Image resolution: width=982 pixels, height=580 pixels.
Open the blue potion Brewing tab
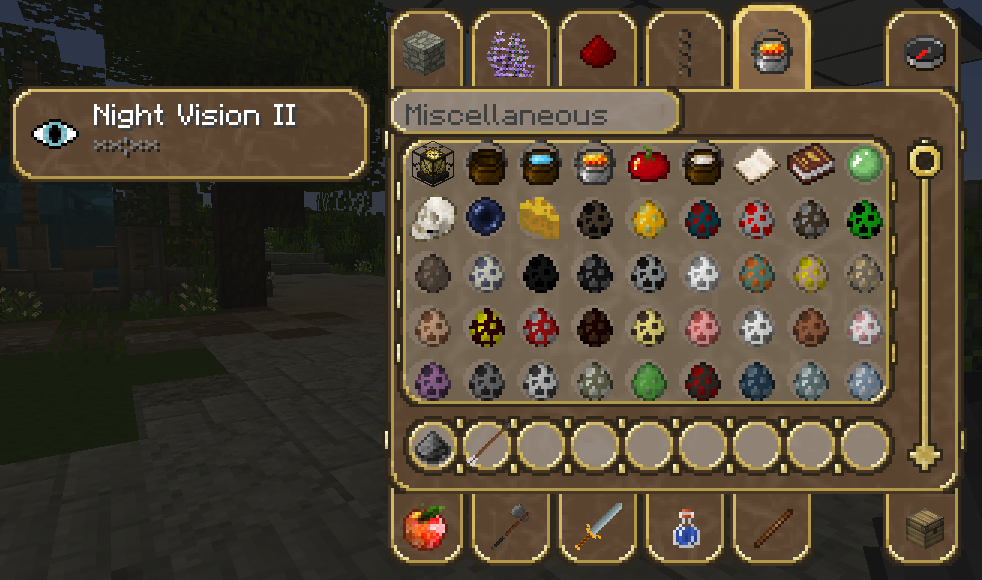click(684, 526)
